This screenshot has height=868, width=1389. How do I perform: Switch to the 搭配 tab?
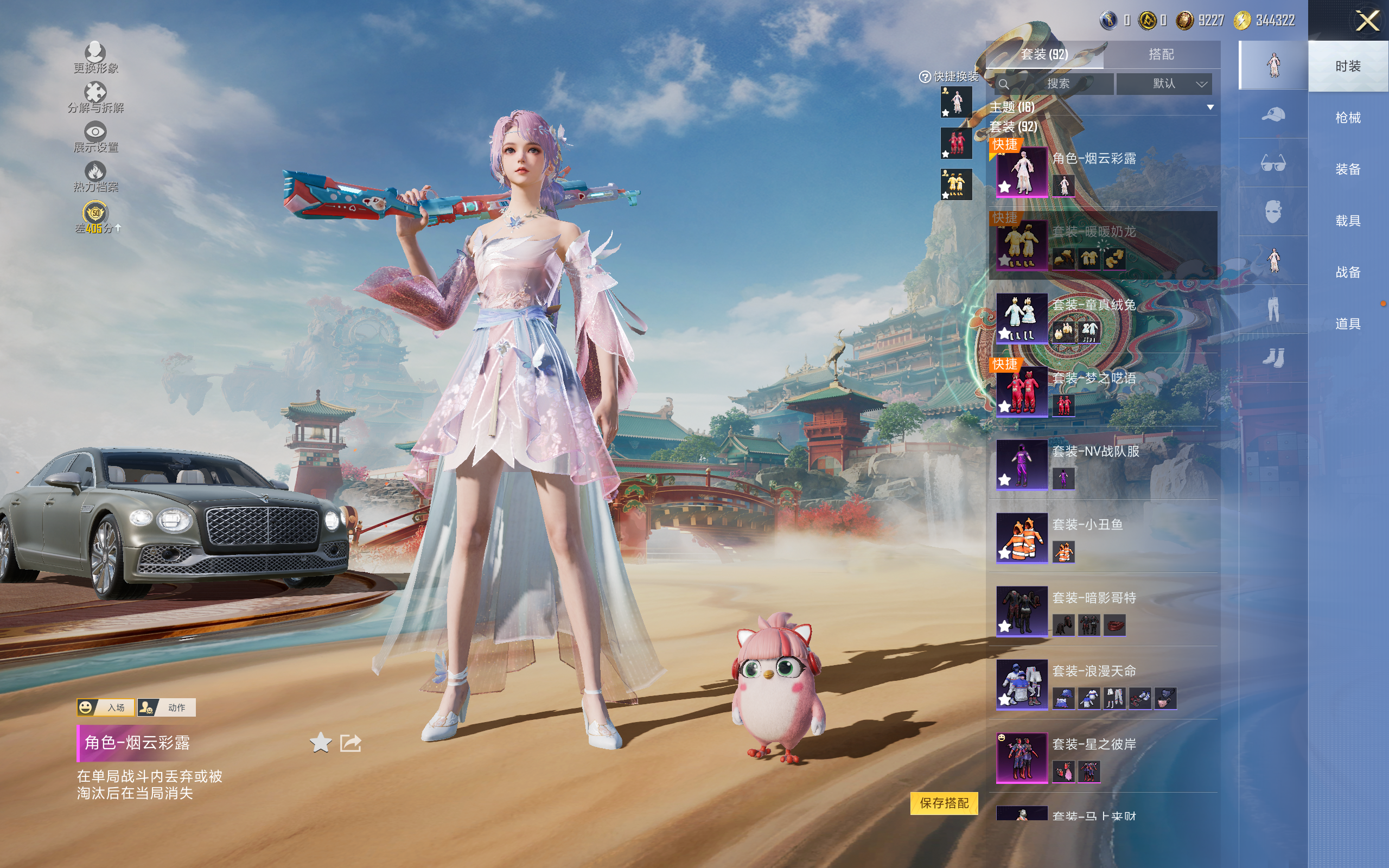click(1161, 55)
